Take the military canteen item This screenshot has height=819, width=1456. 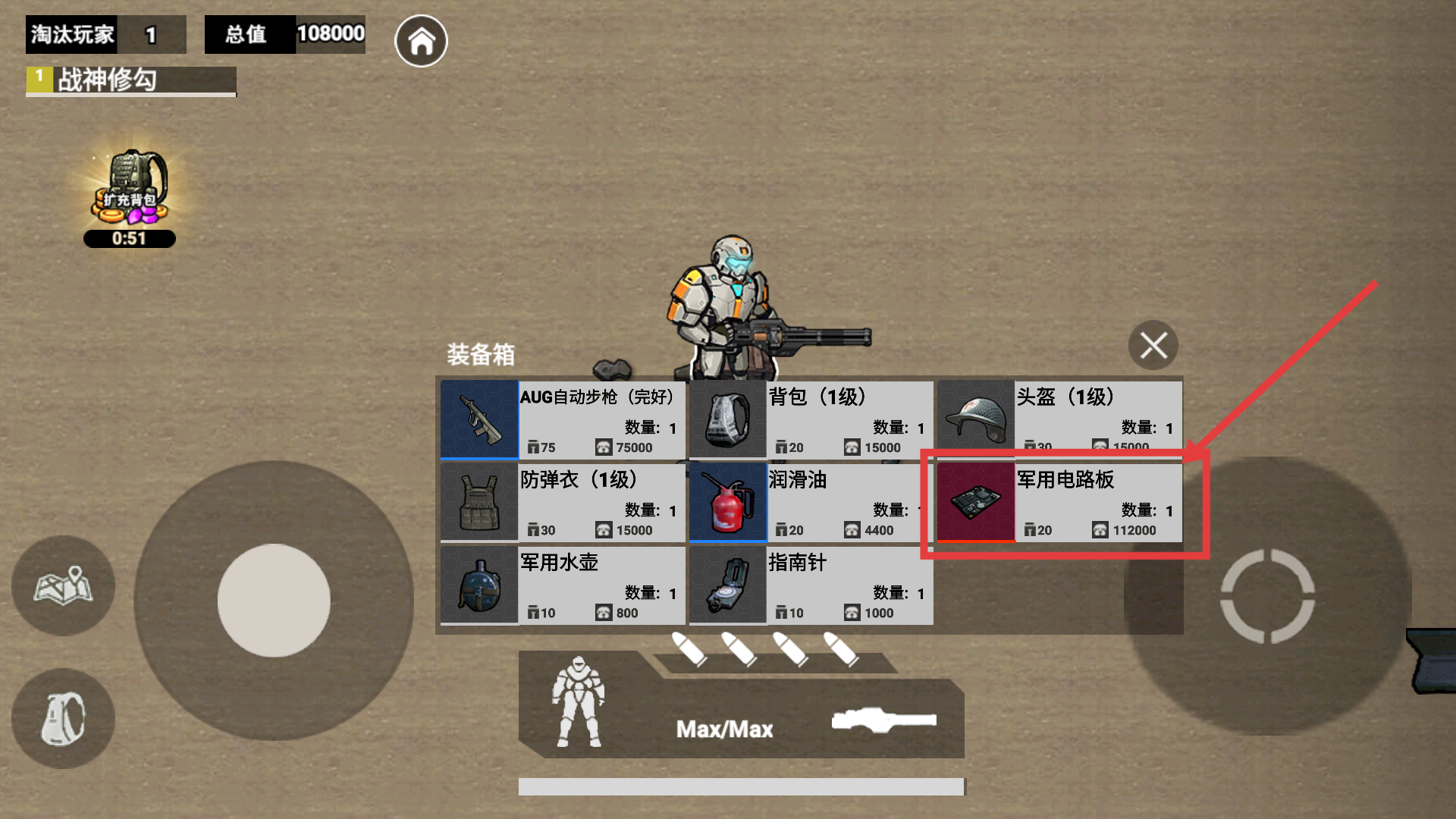562,585
